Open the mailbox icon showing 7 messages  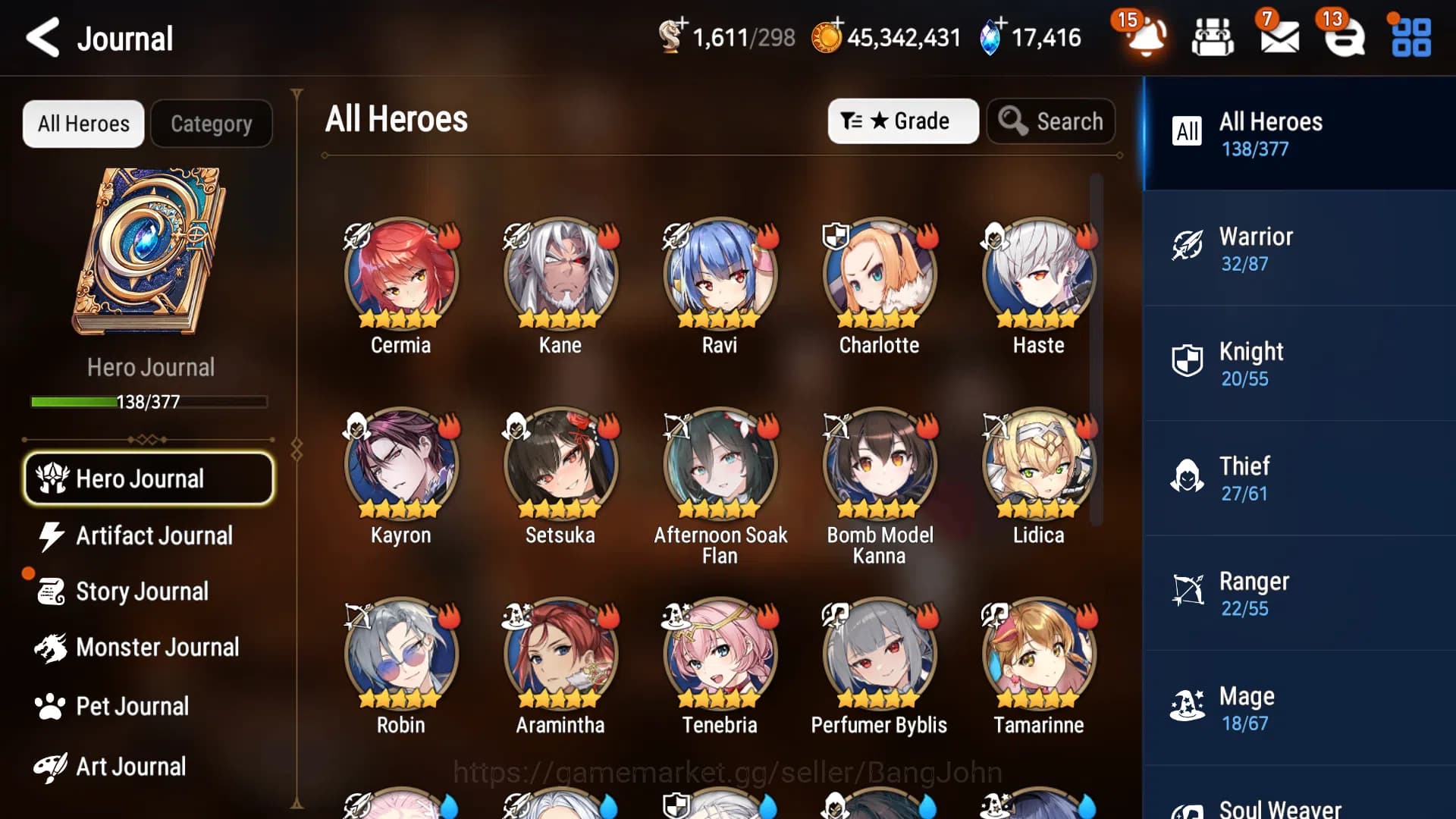coord(1279,36)
